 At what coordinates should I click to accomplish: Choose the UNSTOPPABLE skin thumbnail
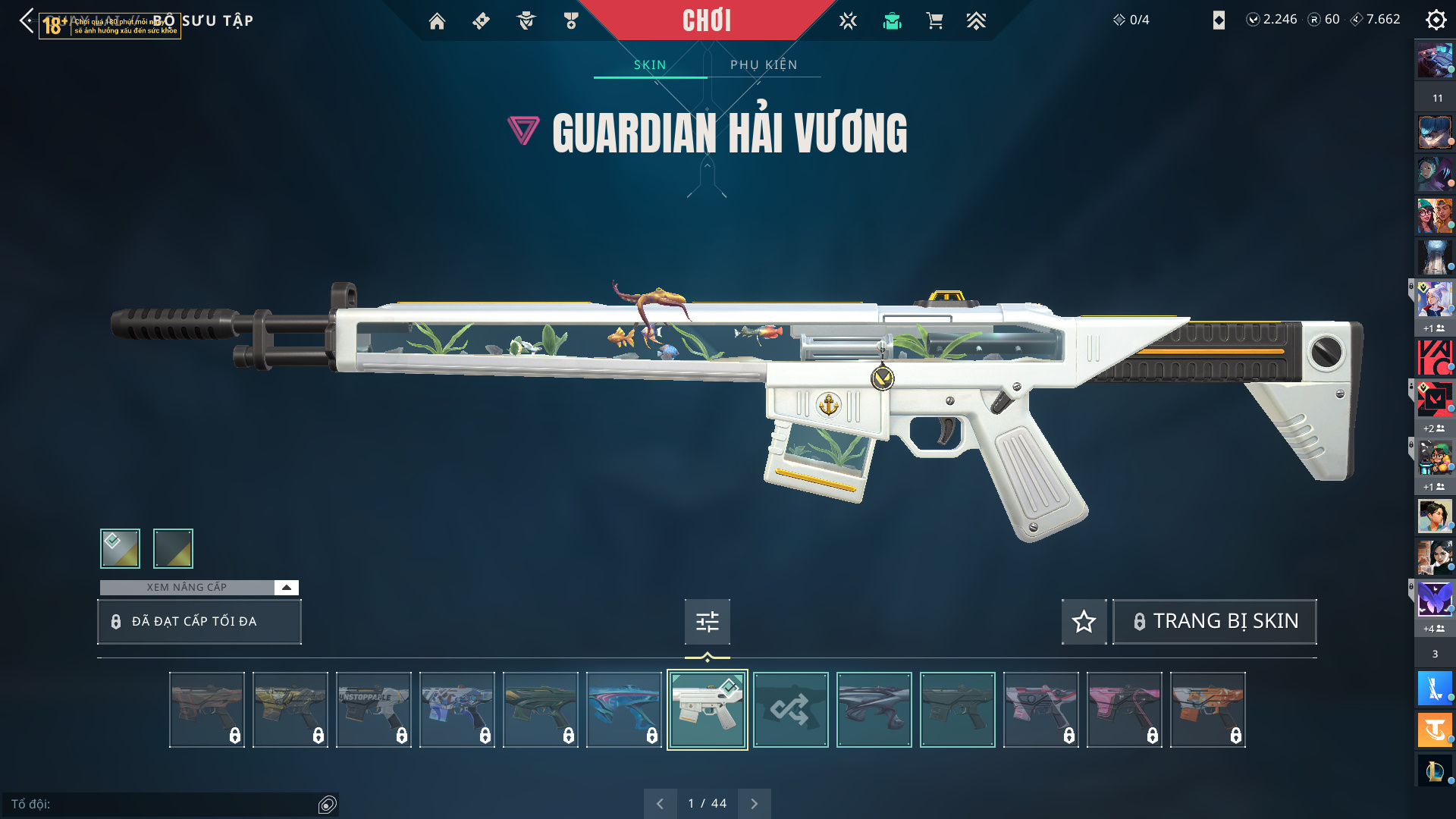pyautogui.click(x=373, y=710)
